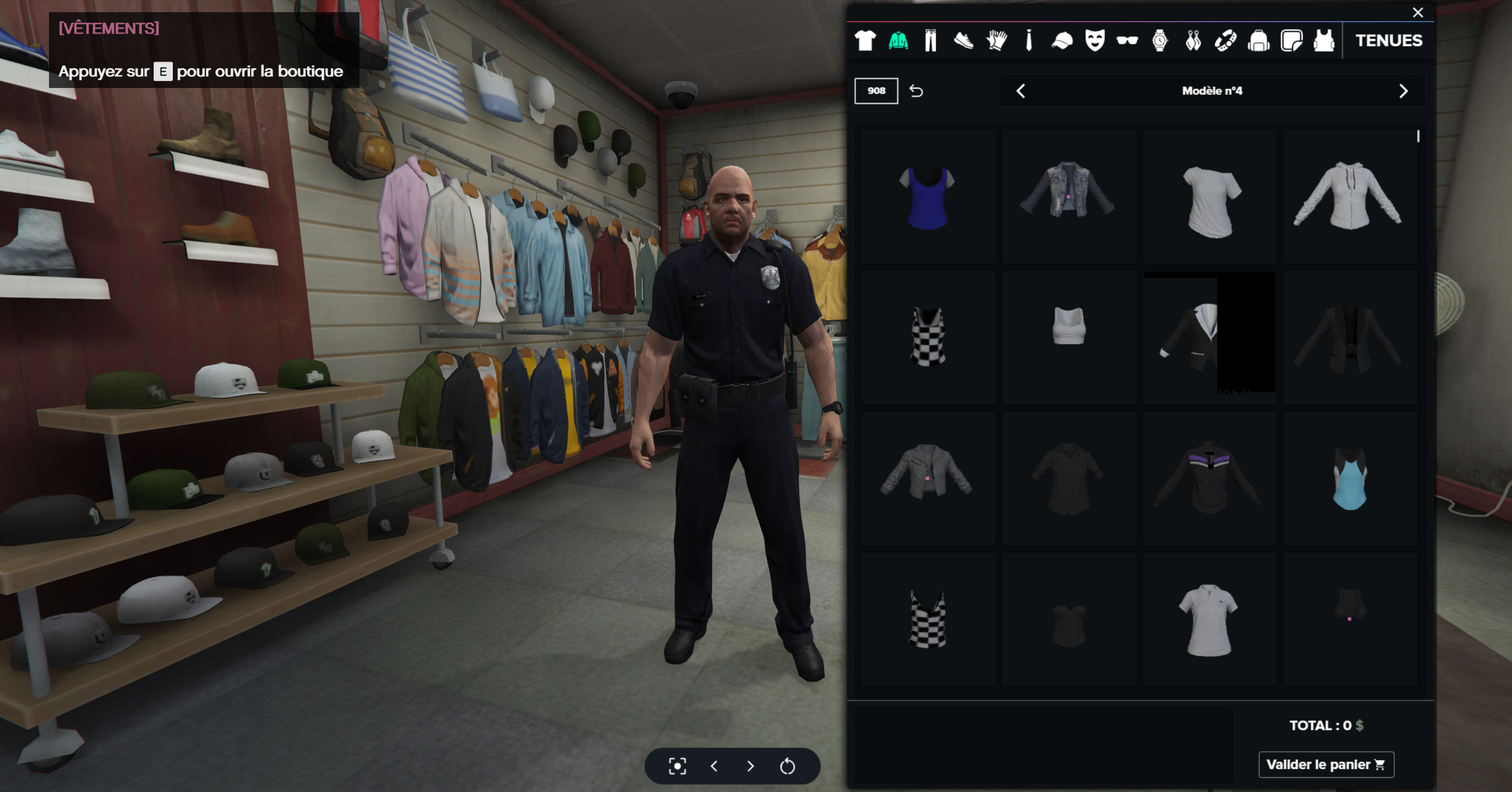1512x792 pixels.
Task: Close the clothing shop panel
Action: pyautogui.click(x=1417, y=12)
